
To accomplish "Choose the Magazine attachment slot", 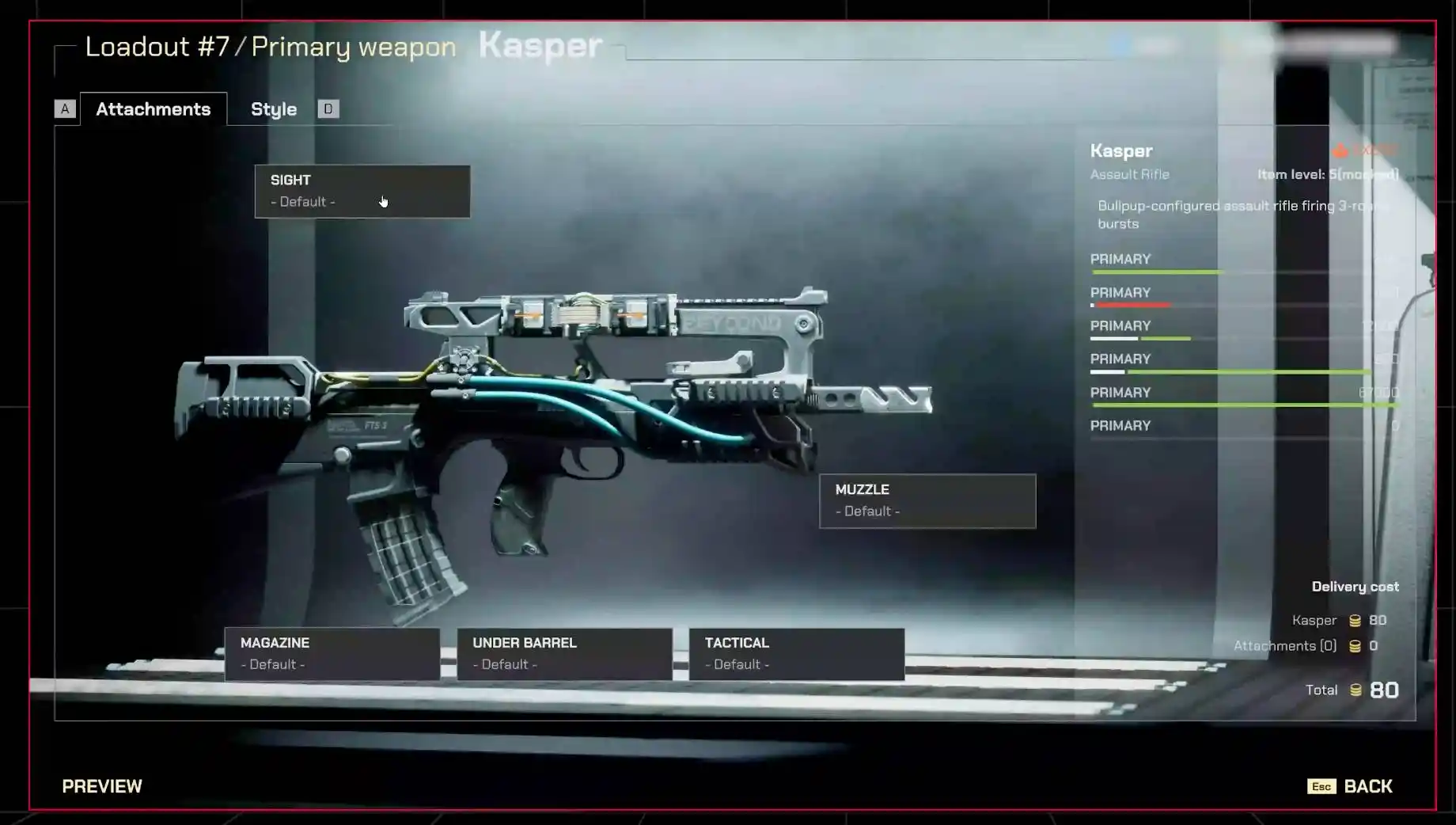I will click(x=332, y=654).
